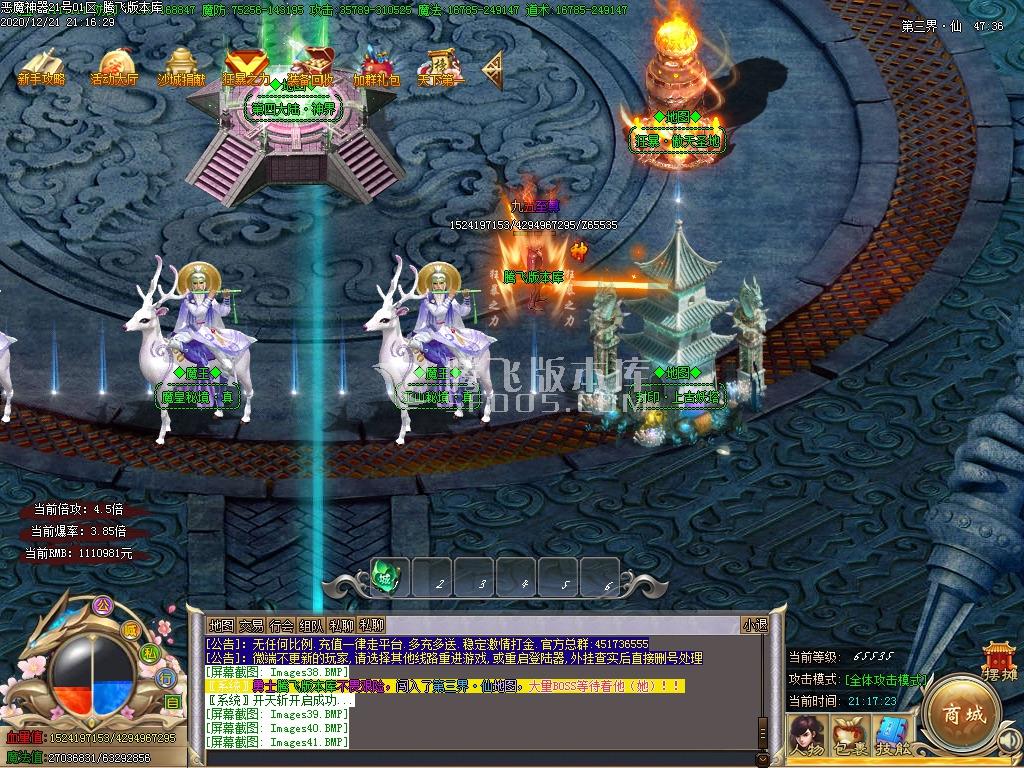Activate the 狂暴之力 berserk power icon
The height and width of the screenshot is (768, 1024).
pyautogui.click(x=245, y=66)
